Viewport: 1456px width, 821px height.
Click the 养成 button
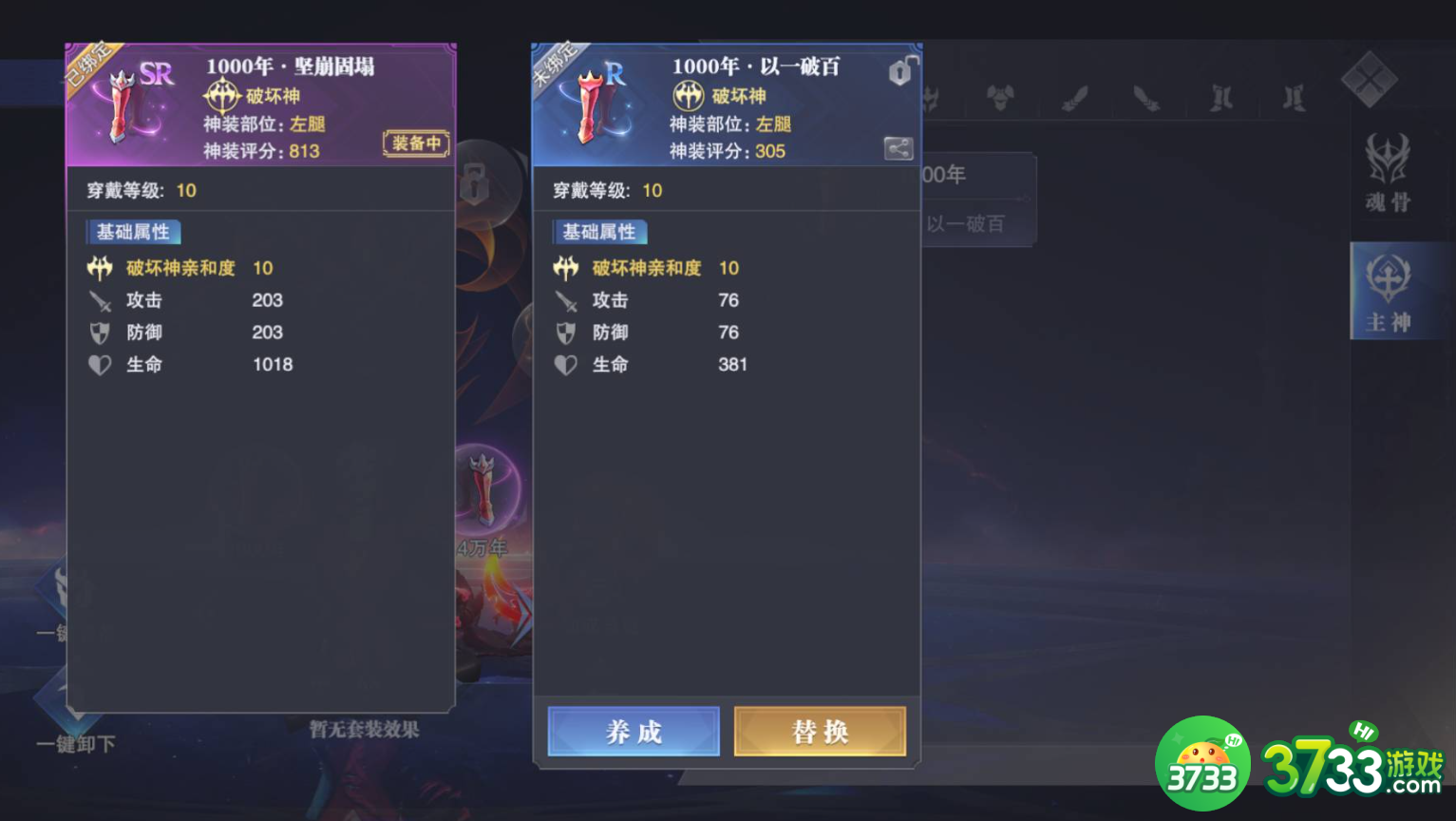[x=633, y=732]
